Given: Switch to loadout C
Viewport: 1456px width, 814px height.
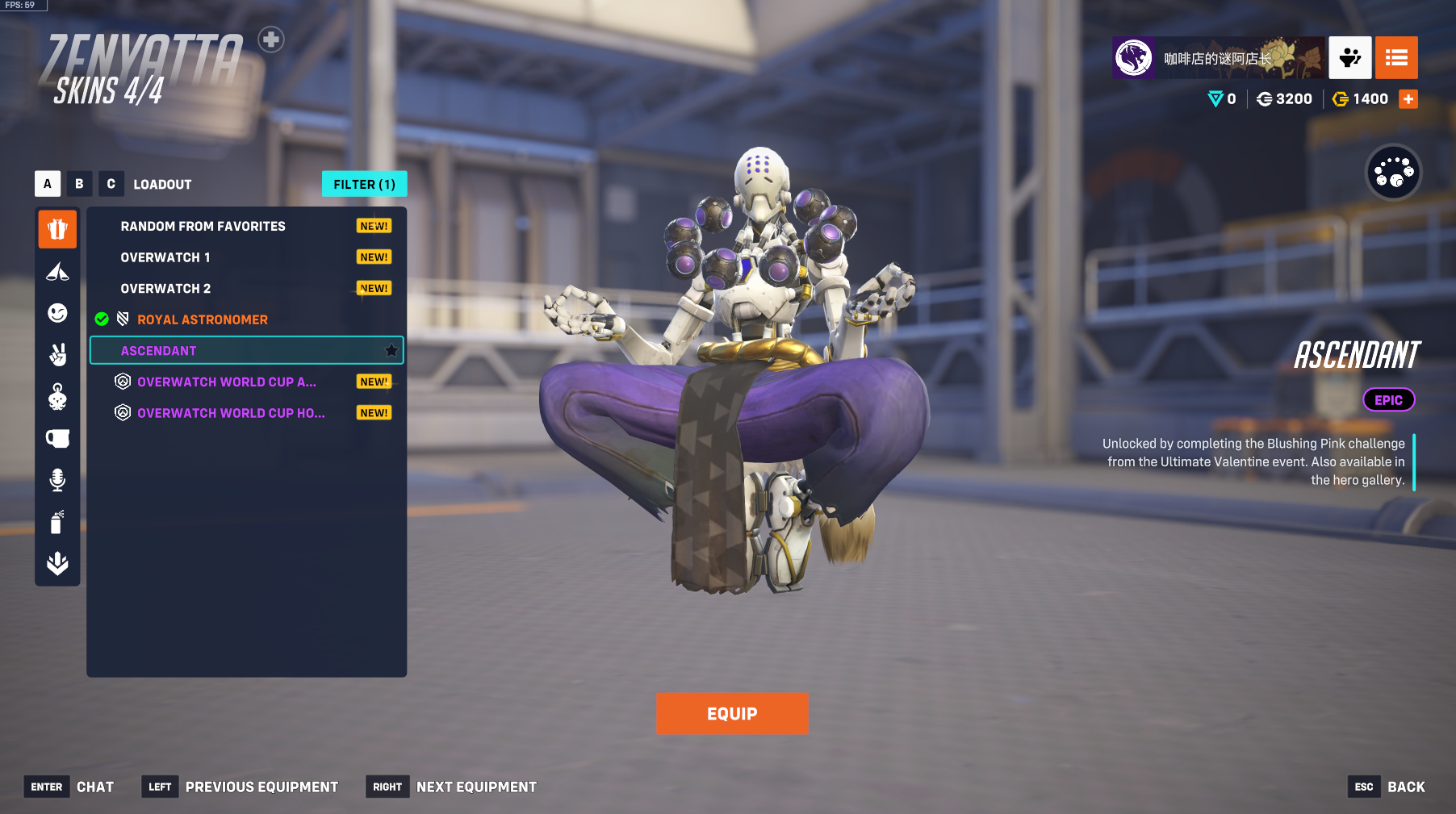Looking at the screenshot, I should [x=111, y=184].
